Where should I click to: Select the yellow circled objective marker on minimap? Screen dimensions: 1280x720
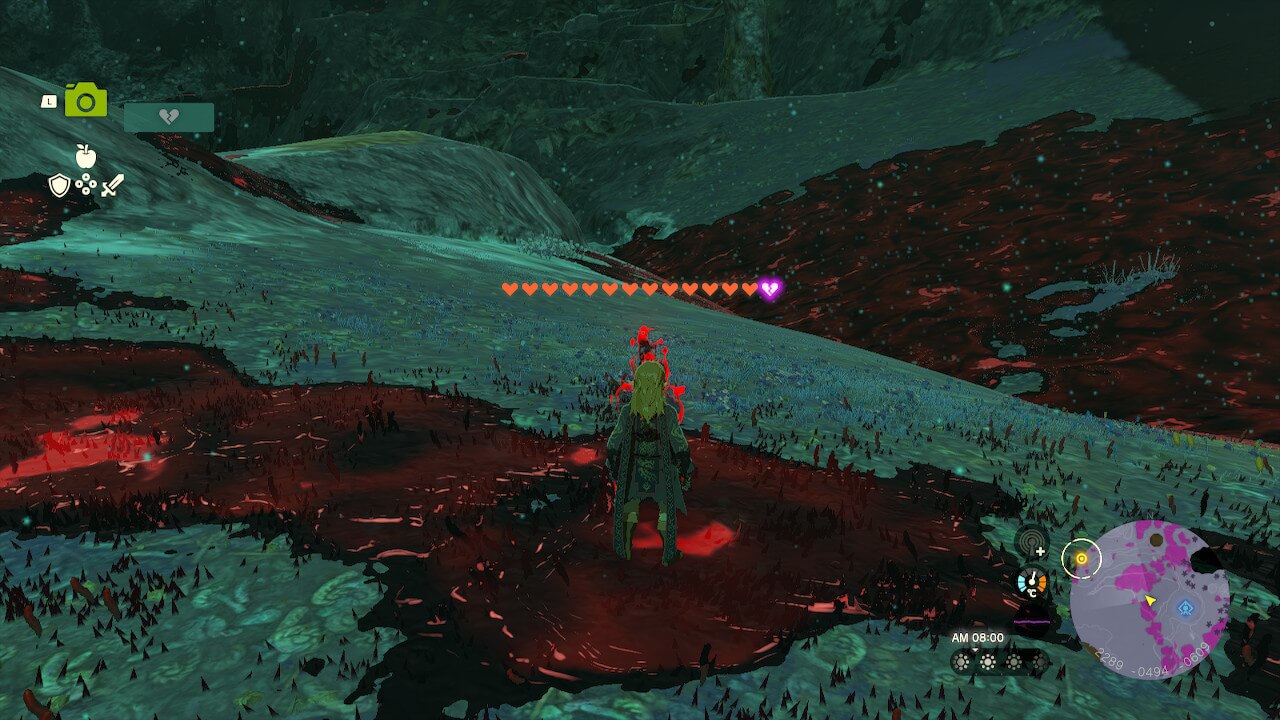[1081, 558]
